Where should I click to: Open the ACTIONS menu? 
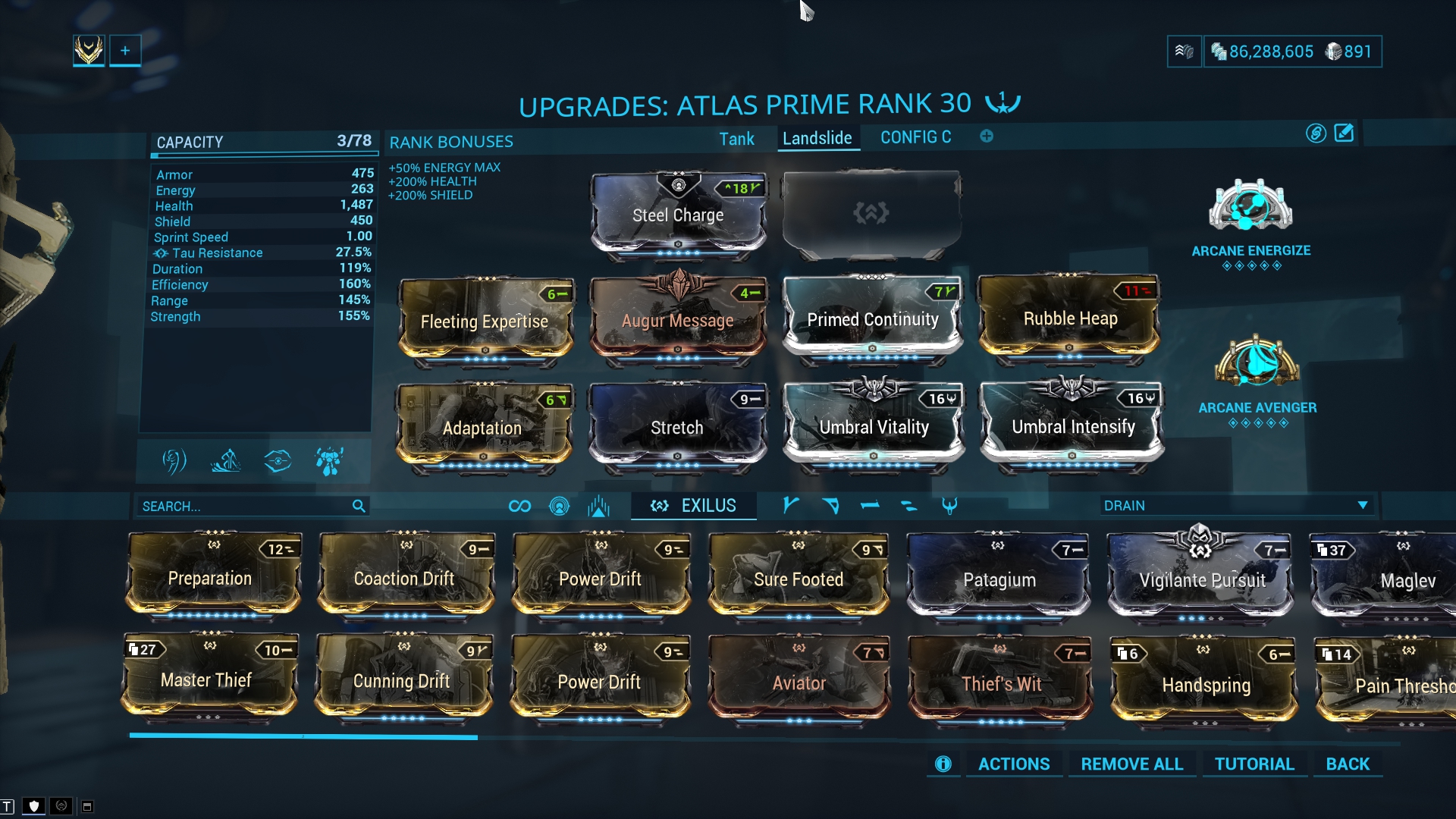pyautogui.click(x=1013, y=764)
